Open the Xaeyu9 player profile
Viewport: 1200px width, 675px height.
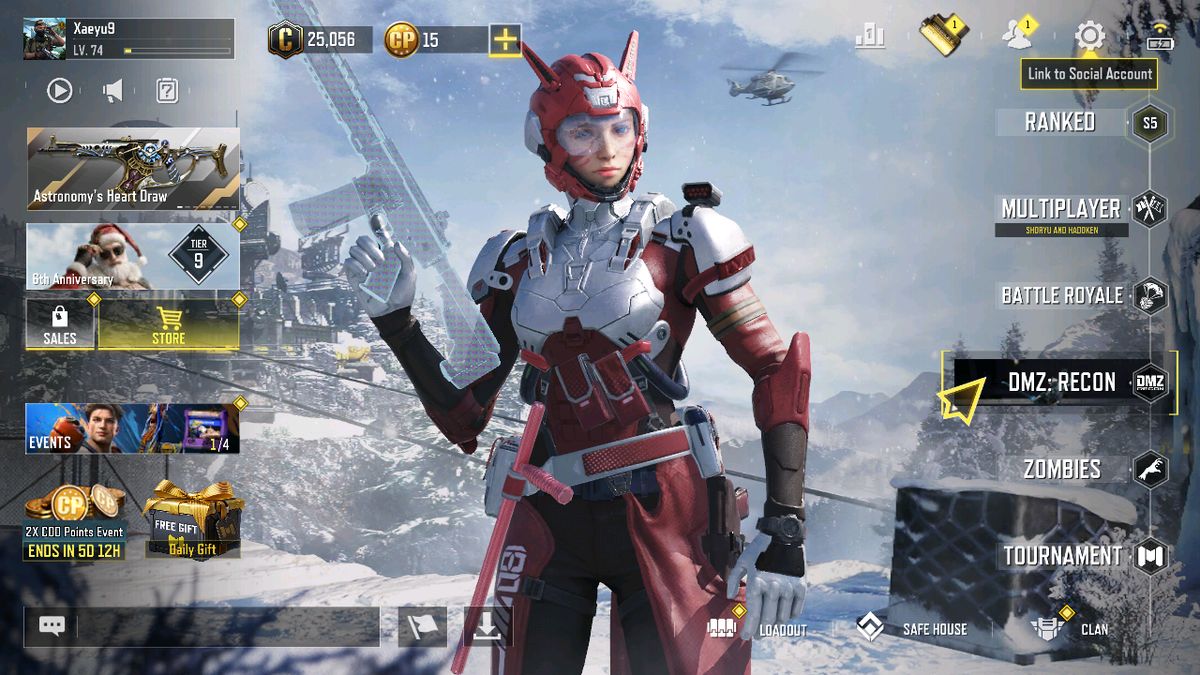pos(128,38)
